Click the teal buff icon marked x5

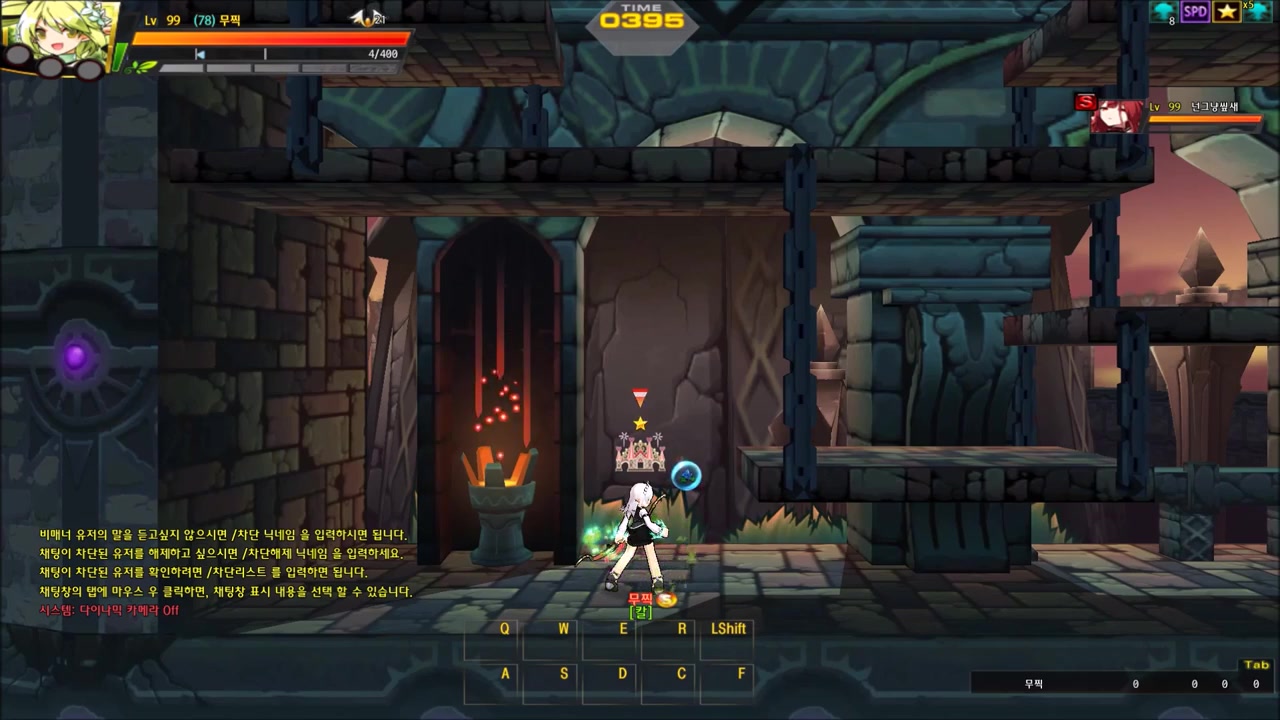1258,11
